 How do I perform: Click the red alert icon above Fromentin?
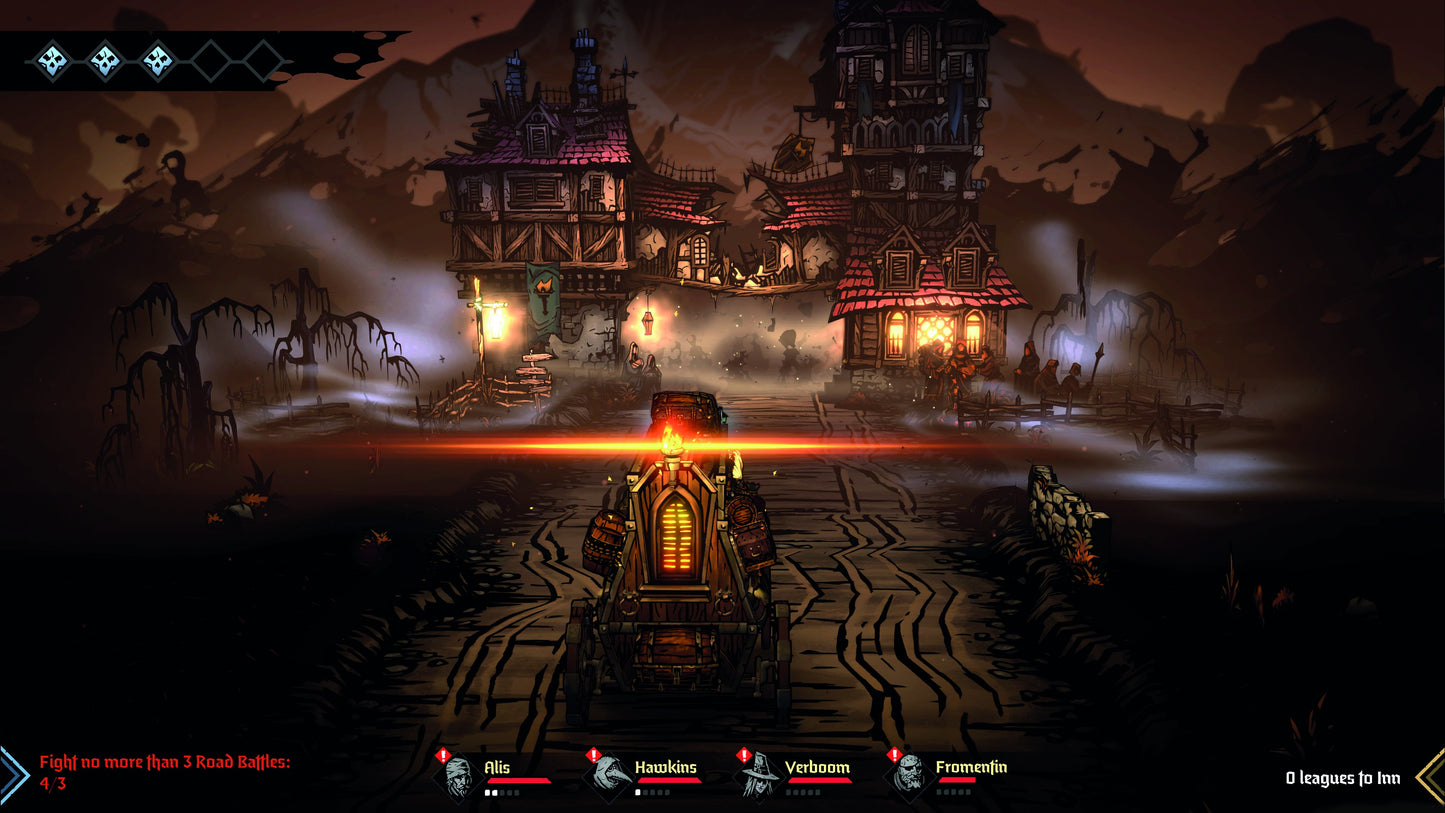click(893, 754)
